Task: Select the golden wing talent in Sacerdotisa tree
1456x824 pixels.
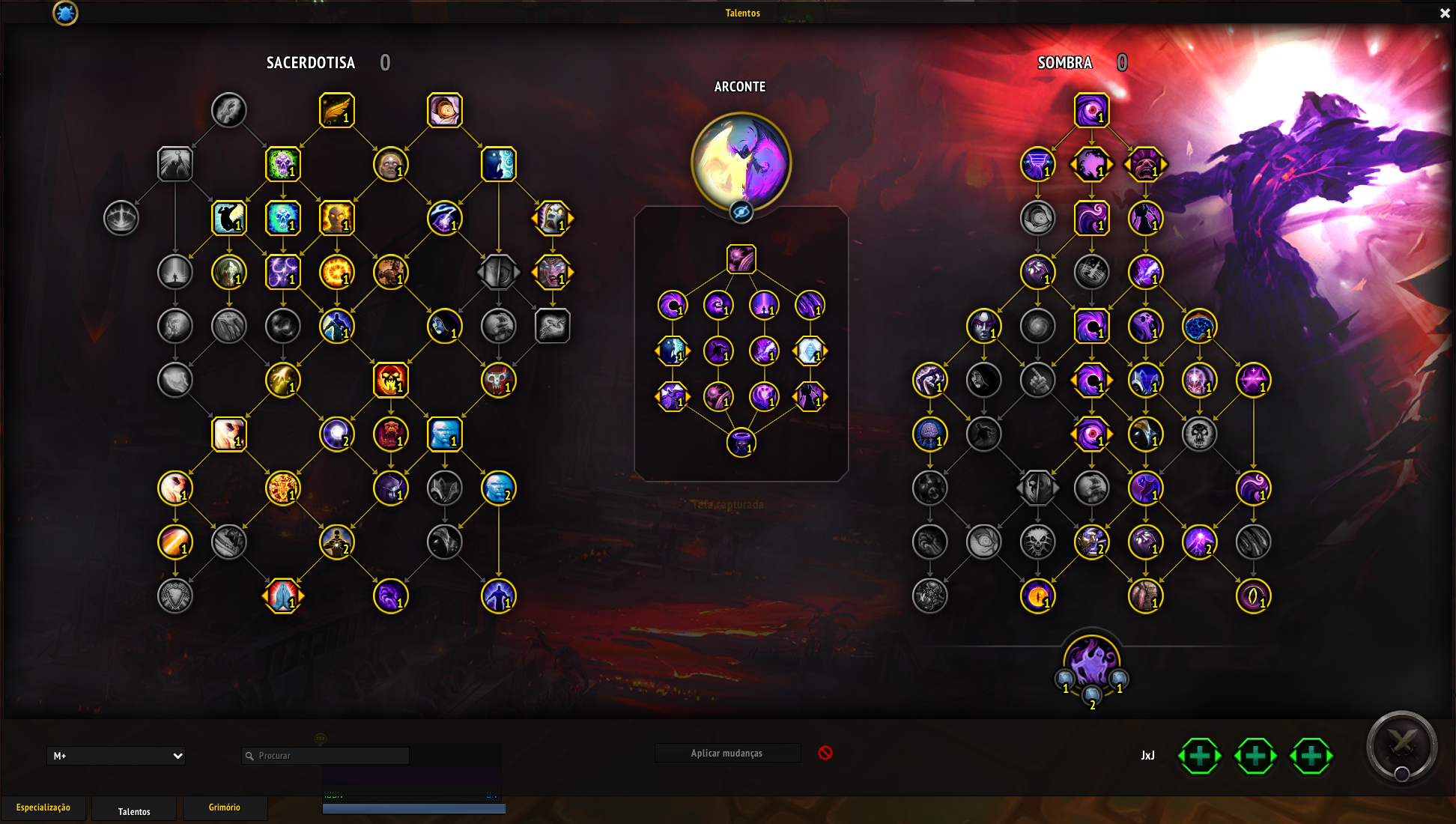Action: 336,111
